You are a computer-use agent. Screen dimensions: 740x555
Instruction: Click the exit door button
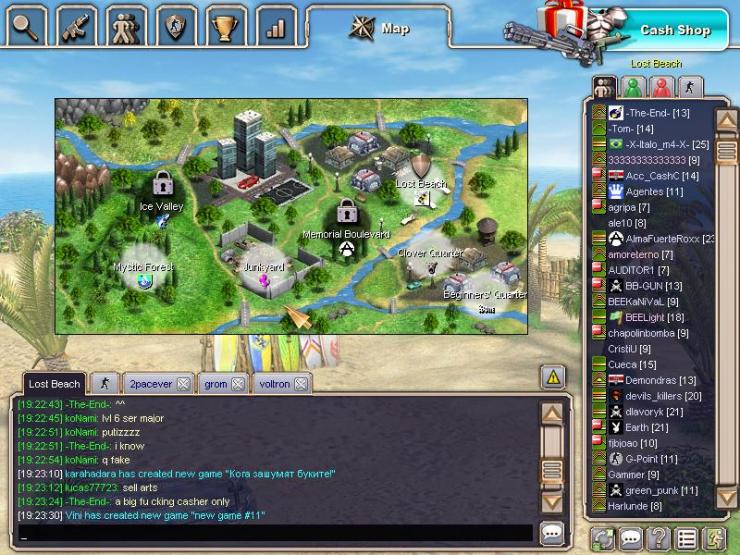click(x=714, y=538)
